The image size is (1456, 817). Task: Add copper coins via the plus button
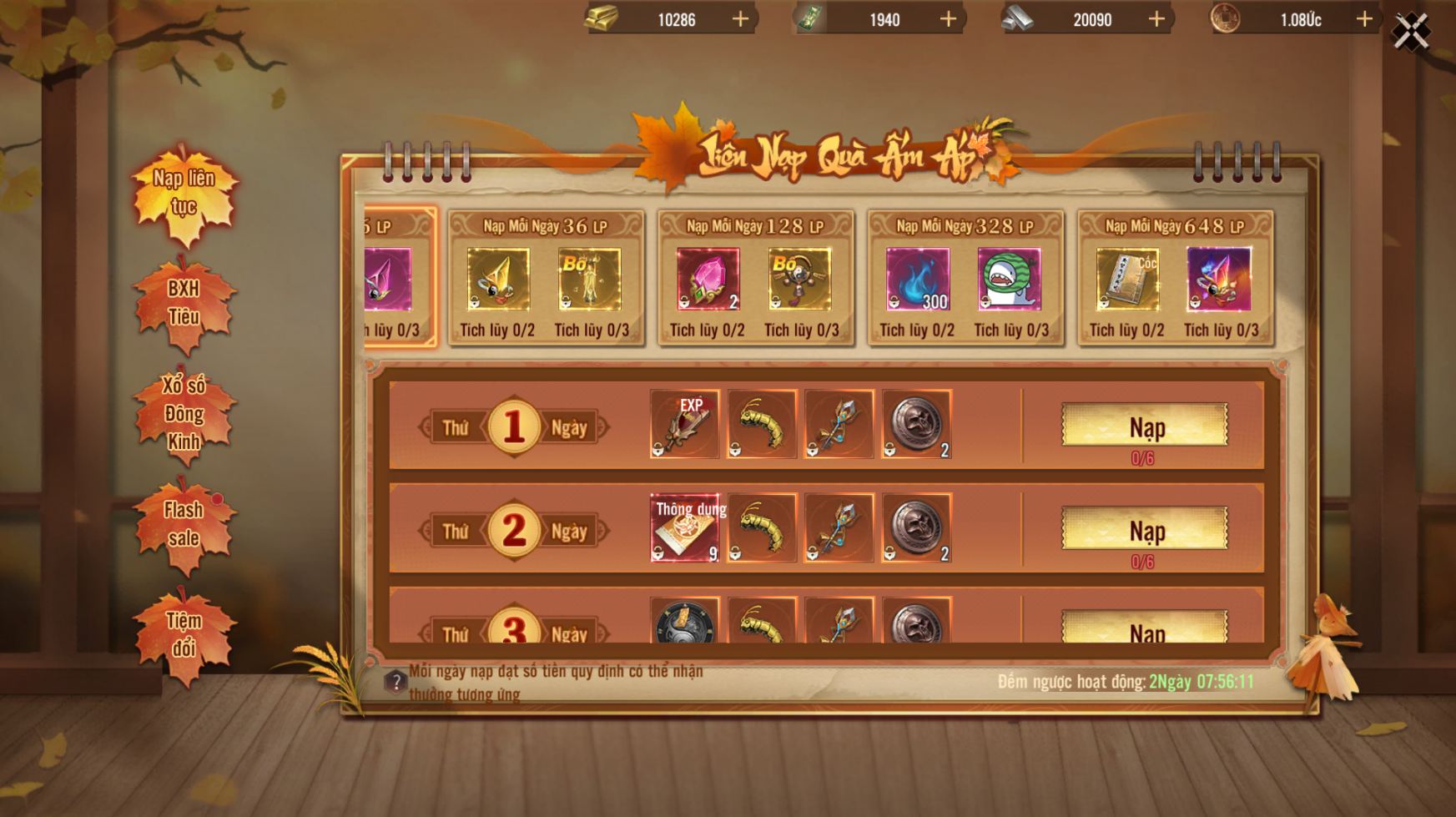click(1364, 19)
